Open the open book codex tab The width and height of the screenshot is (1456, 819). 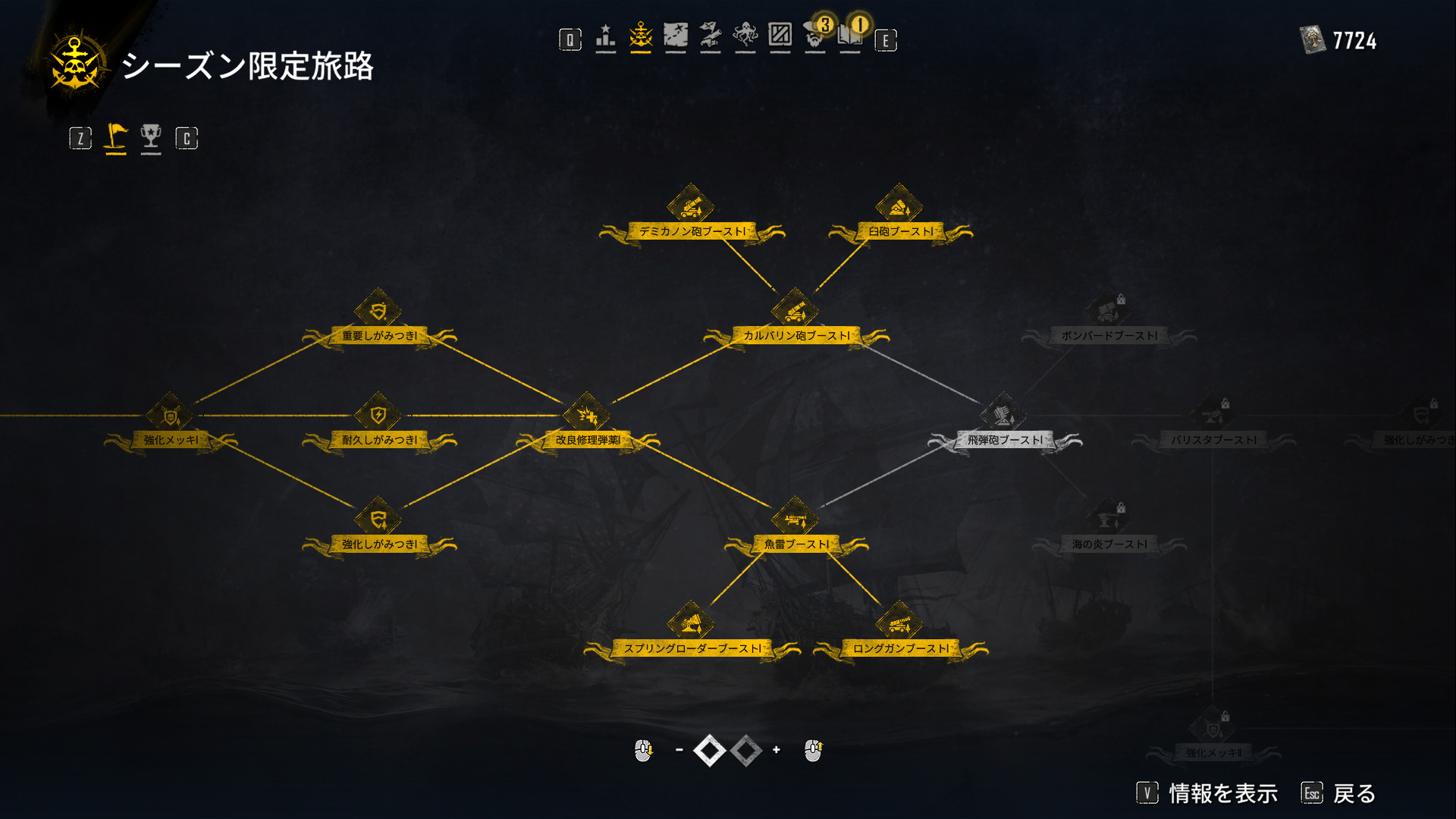pyautogui.click(x=850, y=36)
